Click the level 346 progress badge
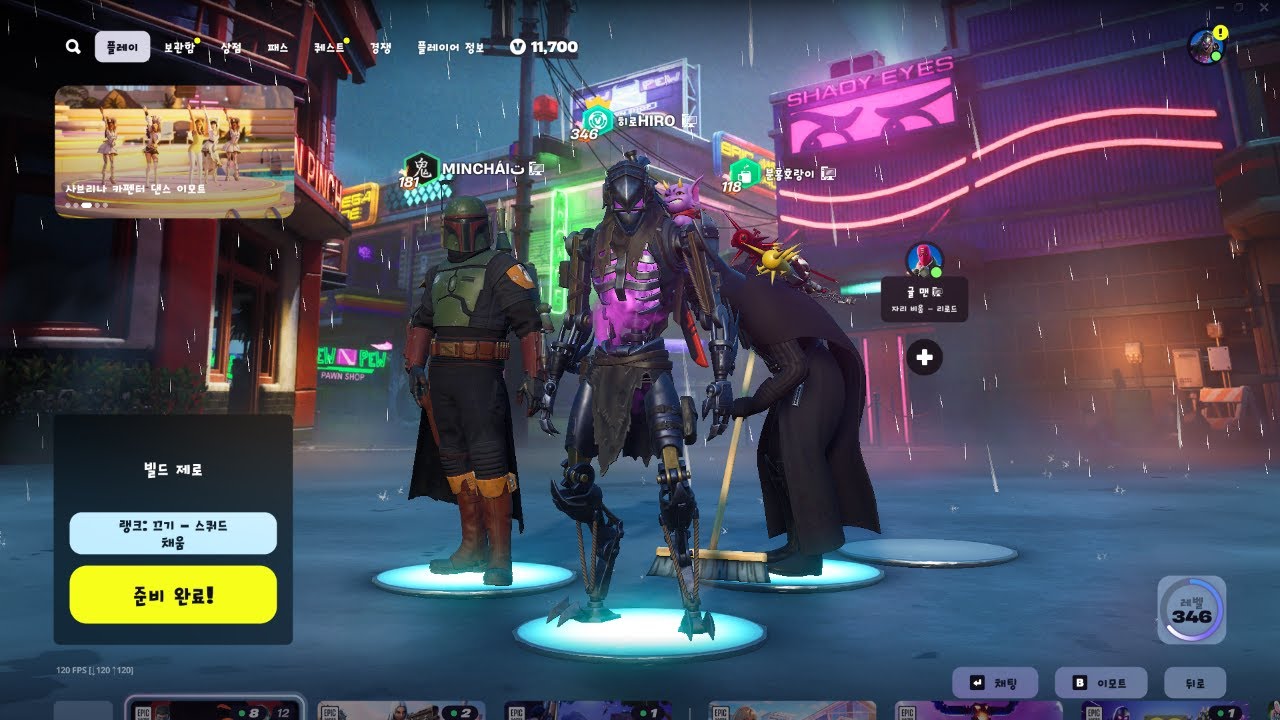Image resolution: width=1280 pixels, height=720 pixels. click(1191, 610)
